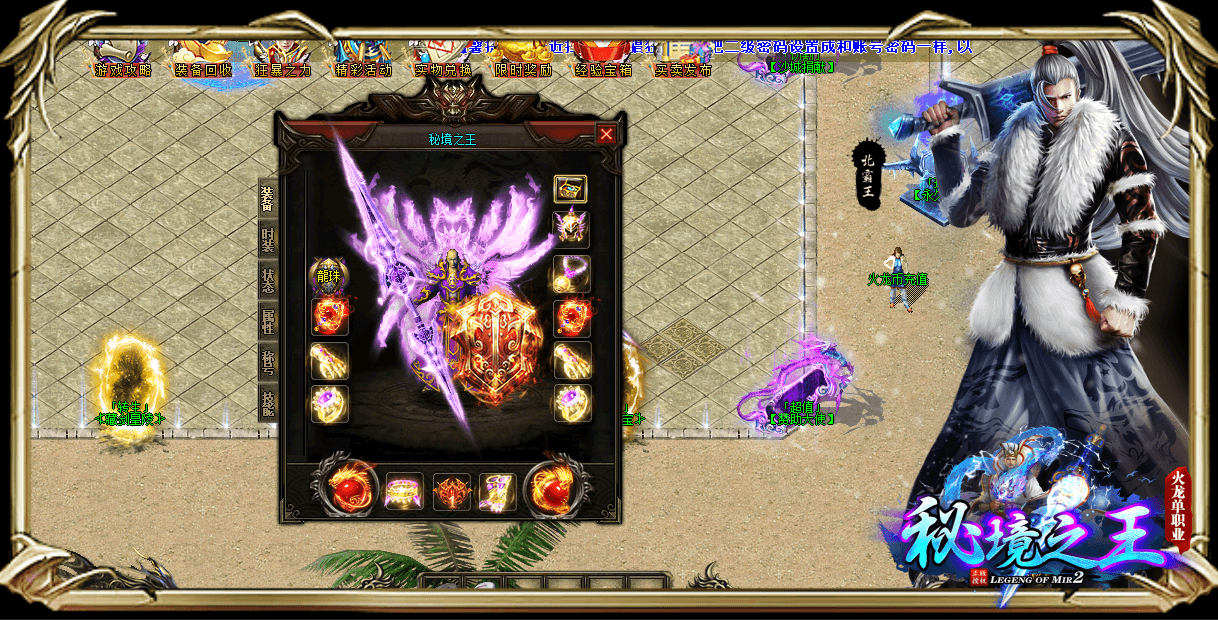1218x620 pixels.
Task: Select the equipped necklace slot
Action: pos(571,273)
